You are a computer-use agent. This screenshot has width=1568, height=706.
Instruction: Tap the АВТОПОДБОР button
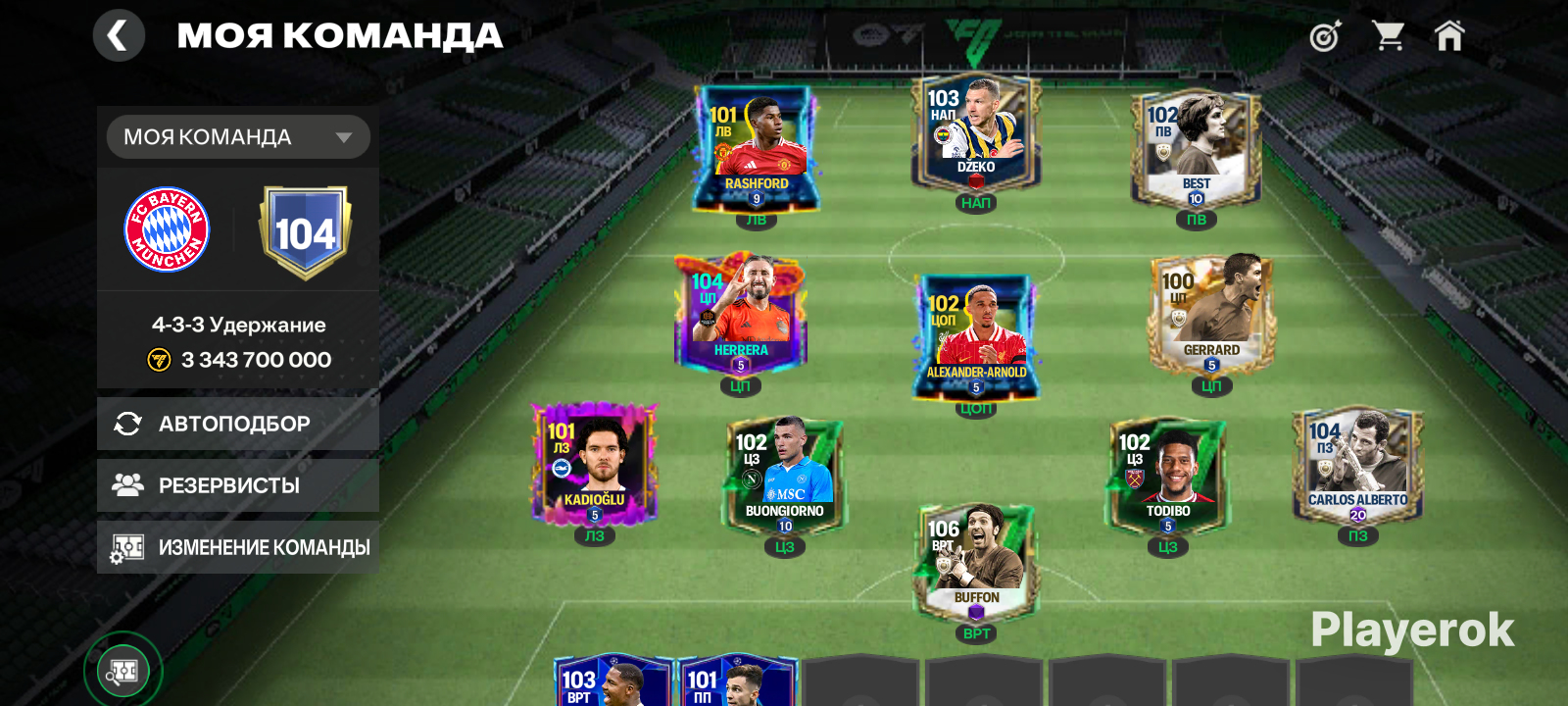[x=238, y=424]
